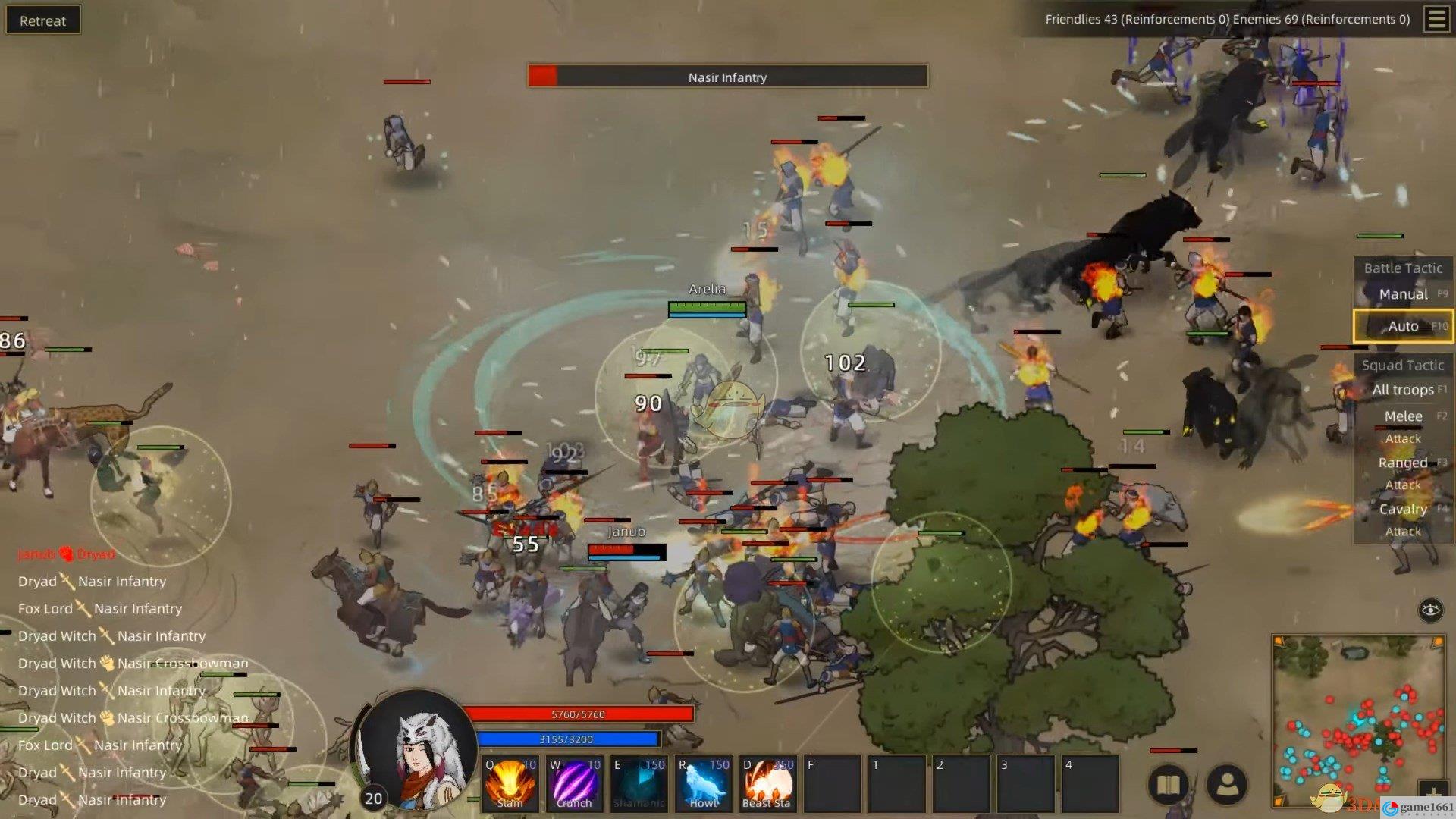Cast the Shamanic skill
The width and height of the screenshot is (1456, 819).
639,784
